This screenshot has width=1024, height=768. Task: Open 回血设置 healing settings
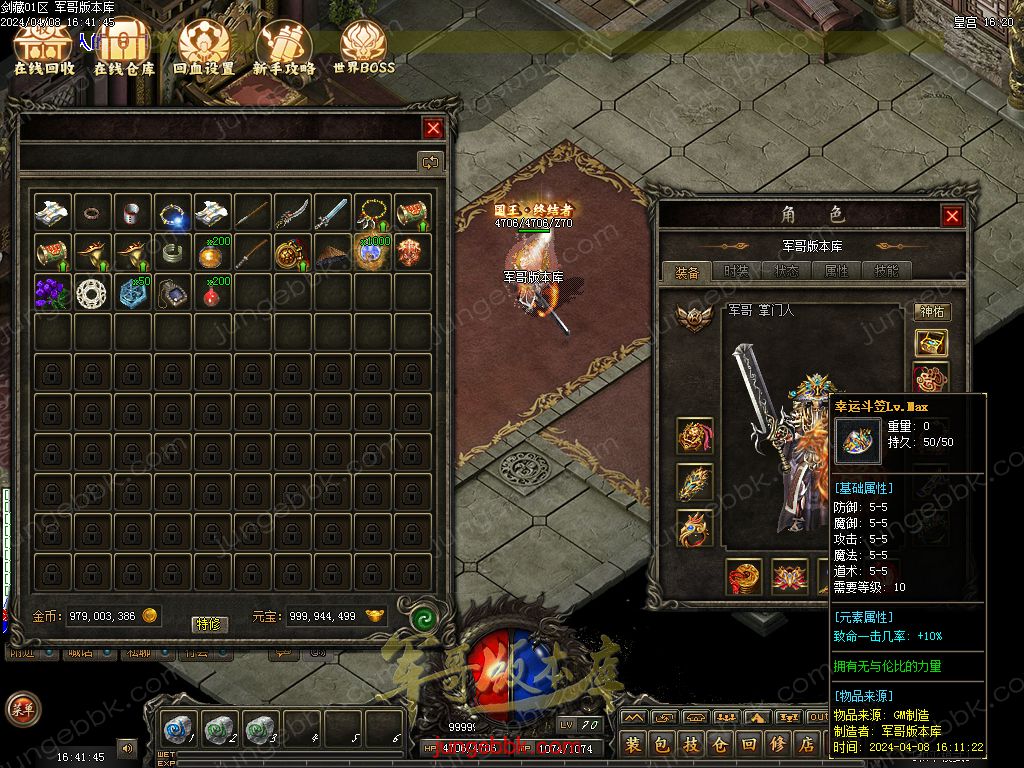point(203,48)
